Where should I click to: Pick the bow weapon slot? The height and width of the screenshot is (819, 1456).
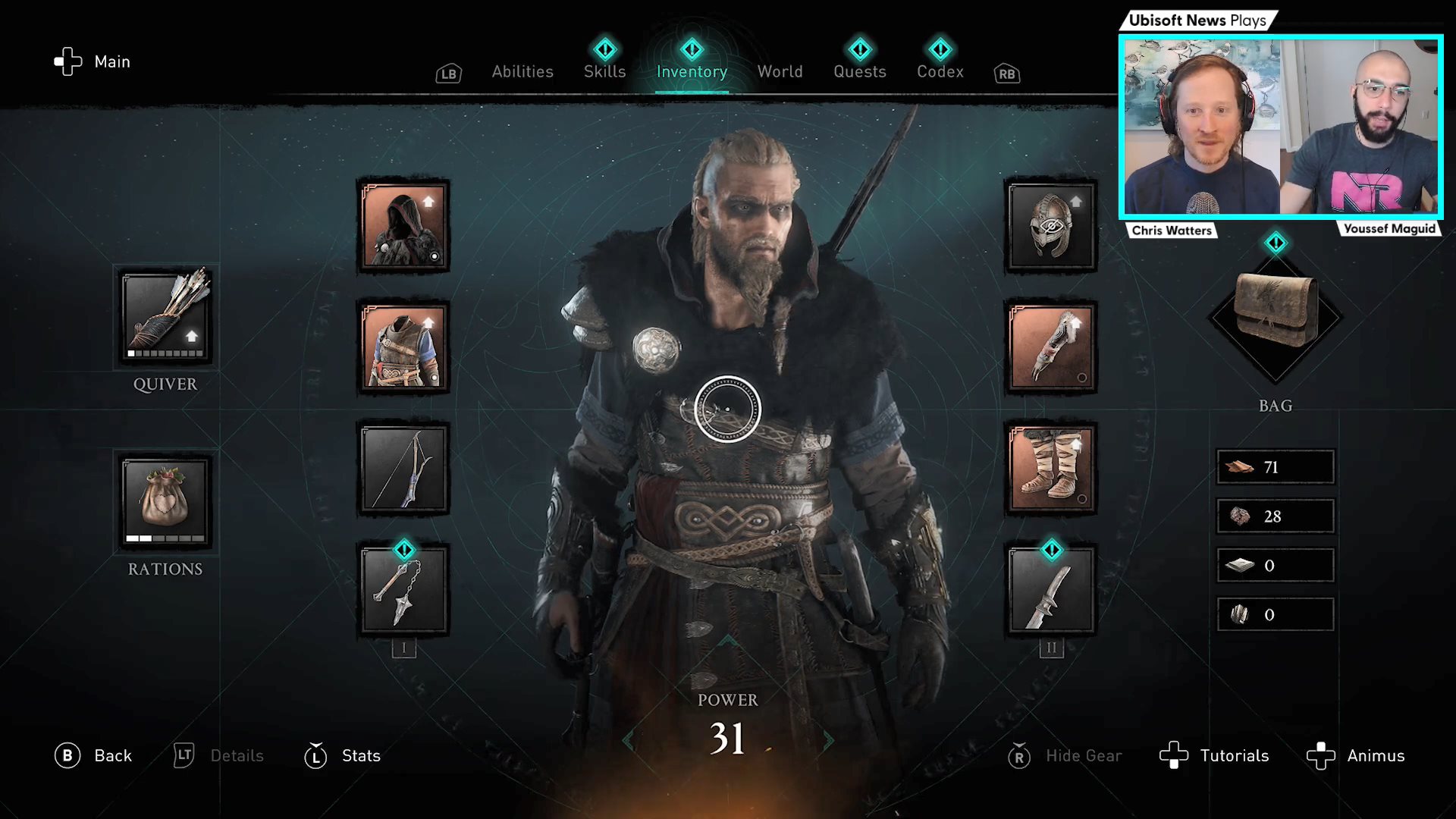tap(403, 469)
